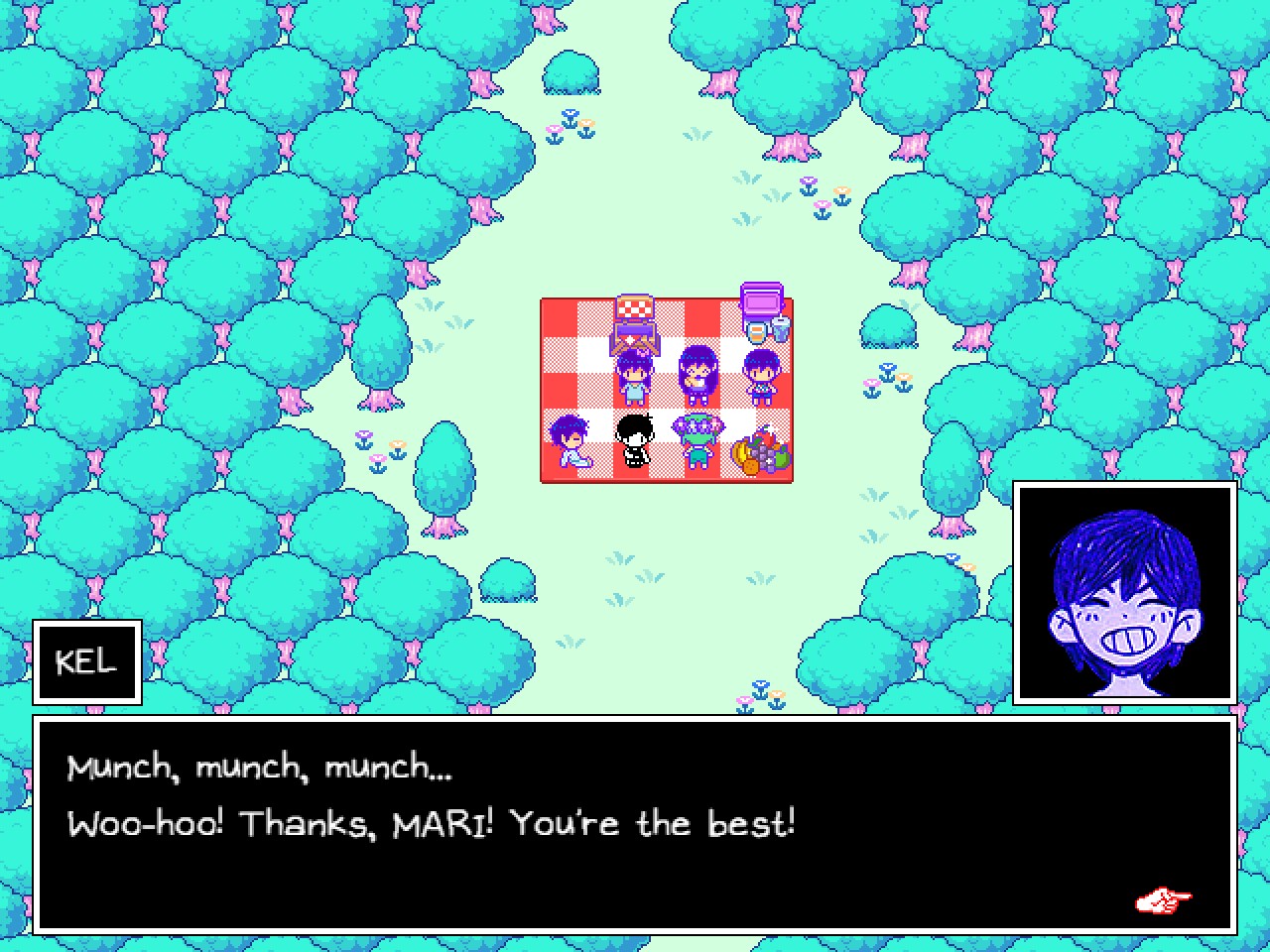The height and width of the screenshot is (952, 1270).
Task: Click the striped juice cup
Action: [781, 330]
